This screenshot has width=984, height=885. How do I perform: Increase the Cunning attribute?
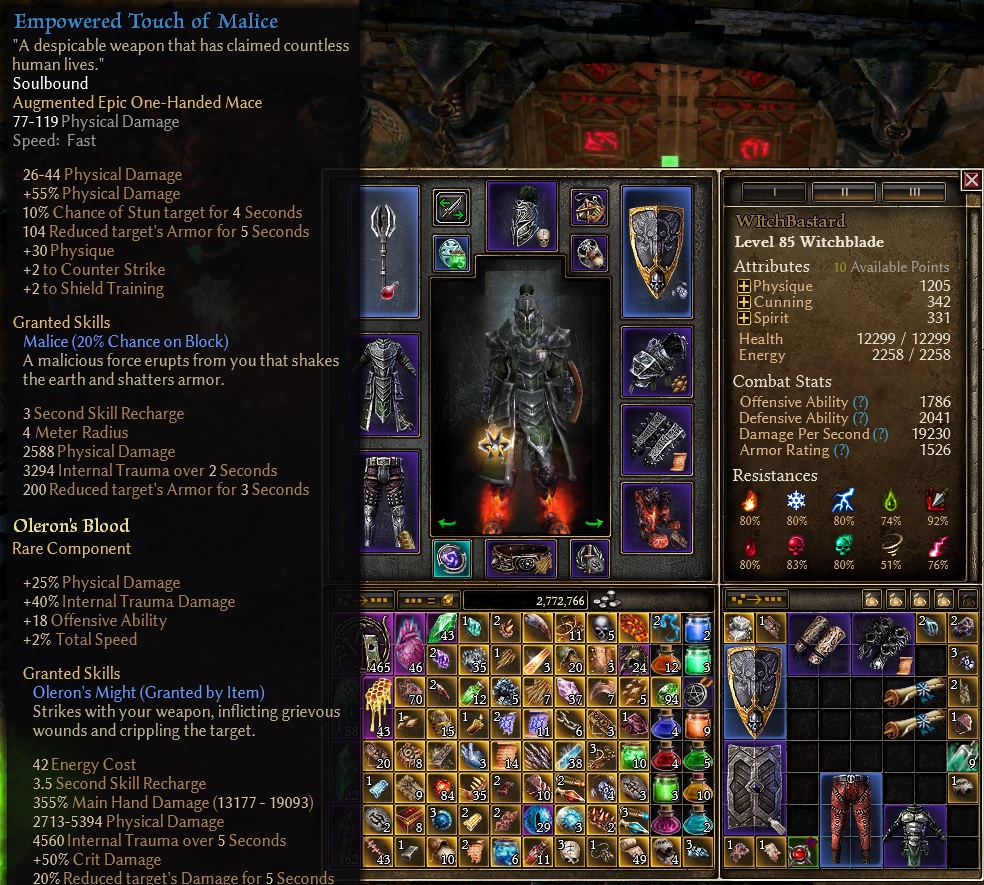(x=744, y=303)
